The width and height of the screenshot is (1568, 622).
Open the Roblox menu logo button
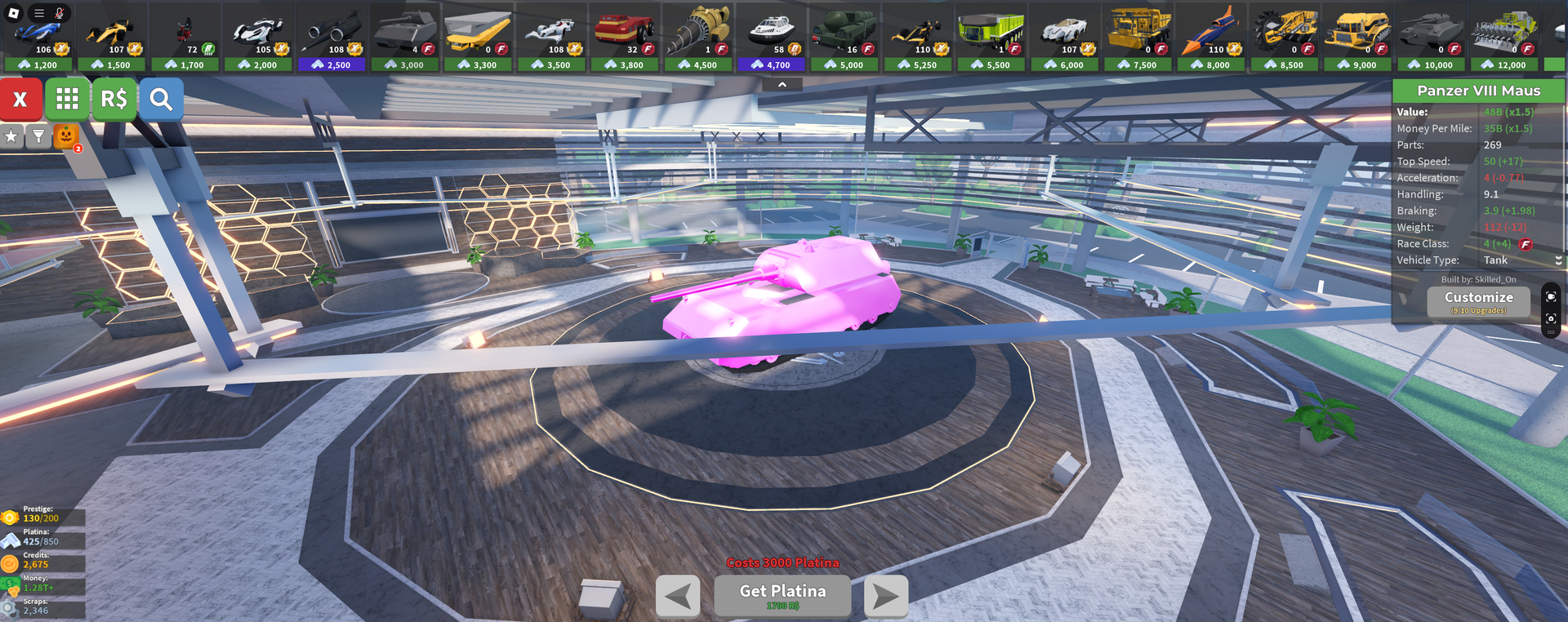[x=14, y=13]
